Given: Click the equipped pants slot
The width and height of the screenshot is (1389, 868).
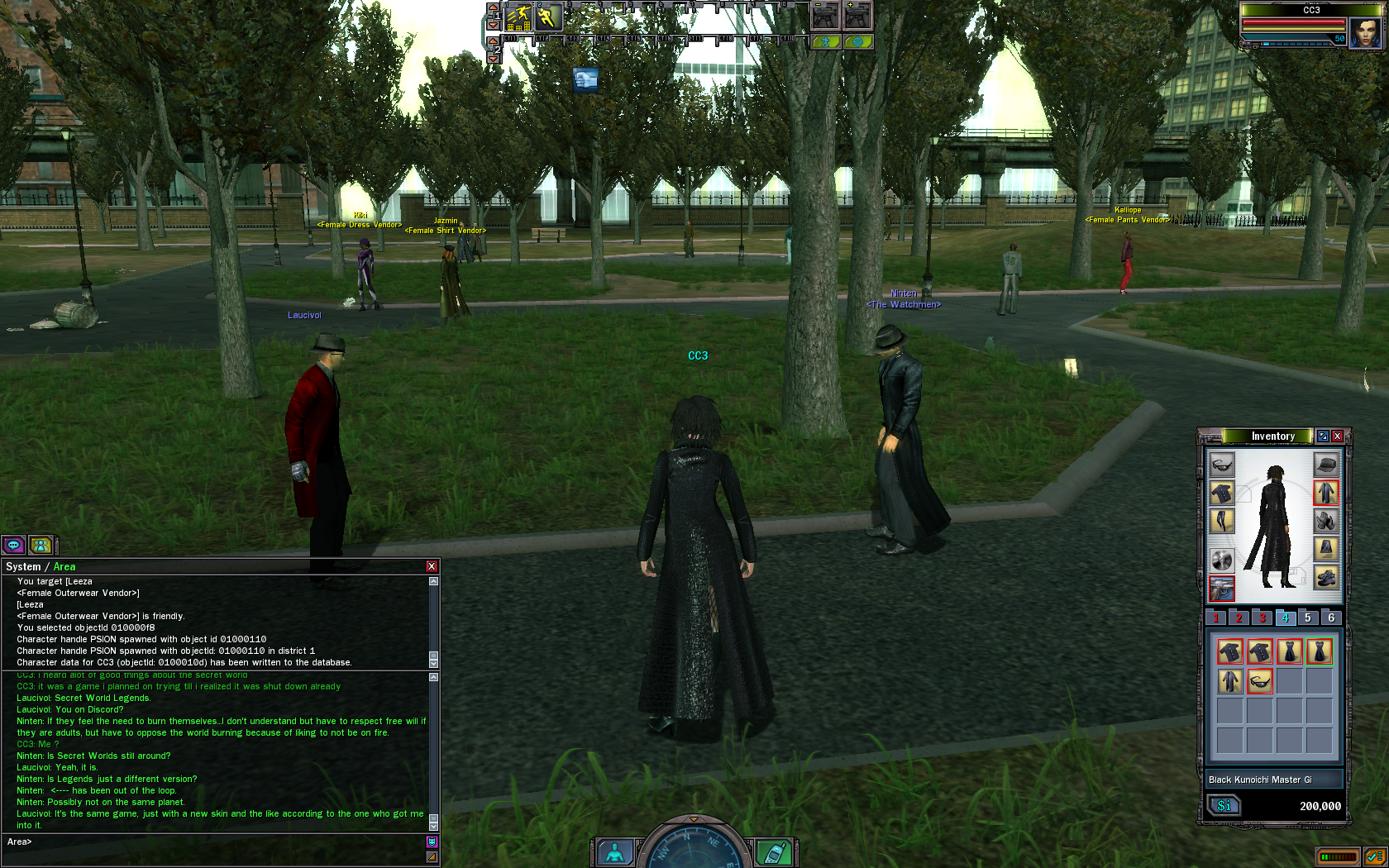Looking at the screenshot, I should coord(1222,521).
